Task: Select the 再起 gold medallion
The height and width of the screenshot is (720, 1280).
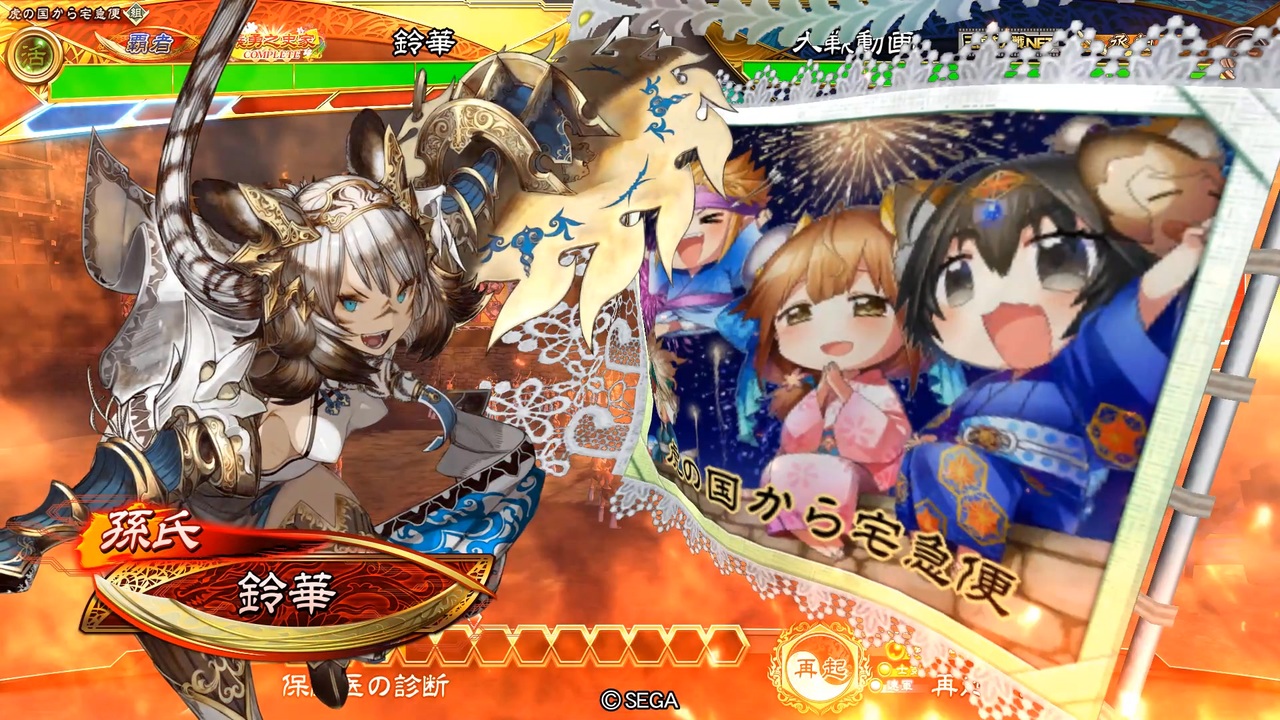Action: (x=816, y=668)
